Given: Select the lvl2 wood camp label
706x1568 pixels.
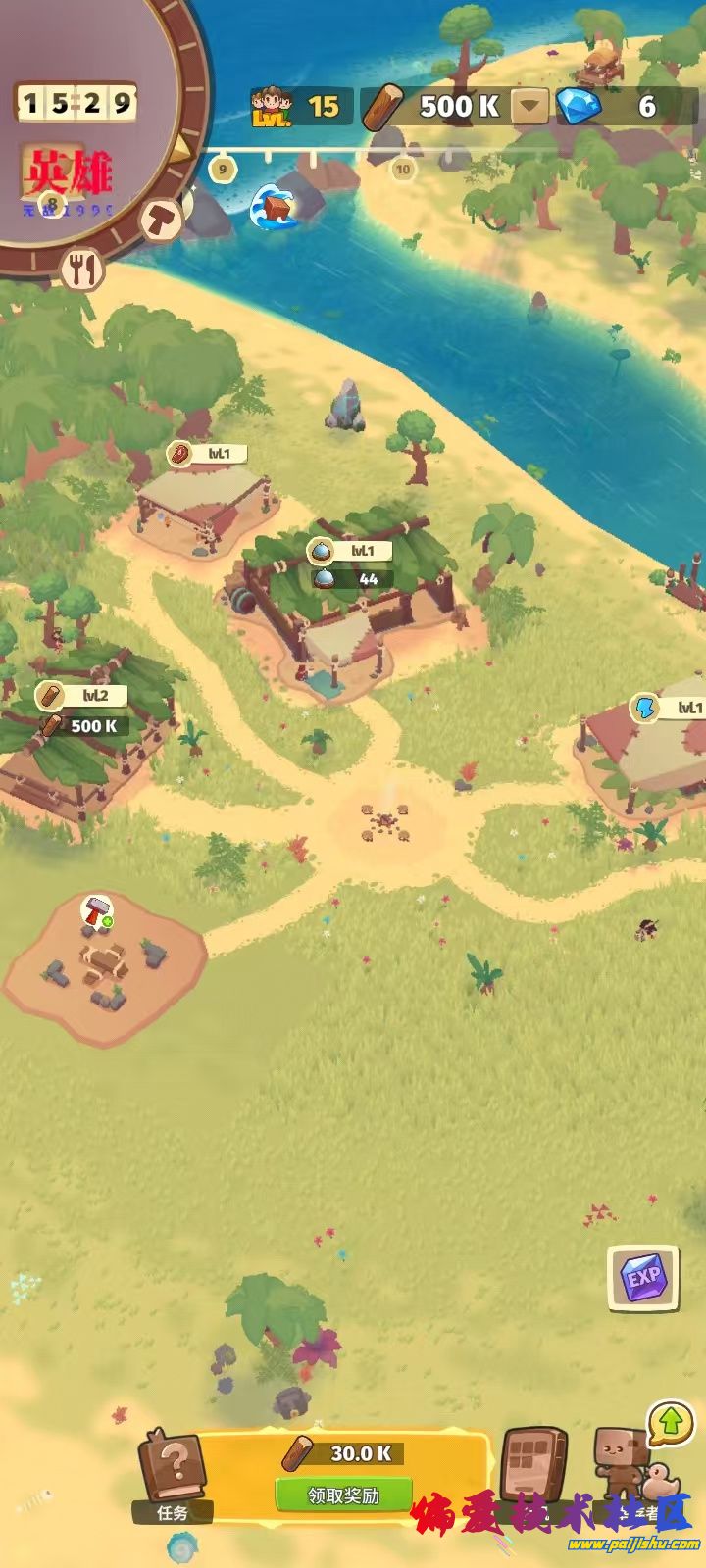Looking at the screenshot, I should [x=81, y=696].
